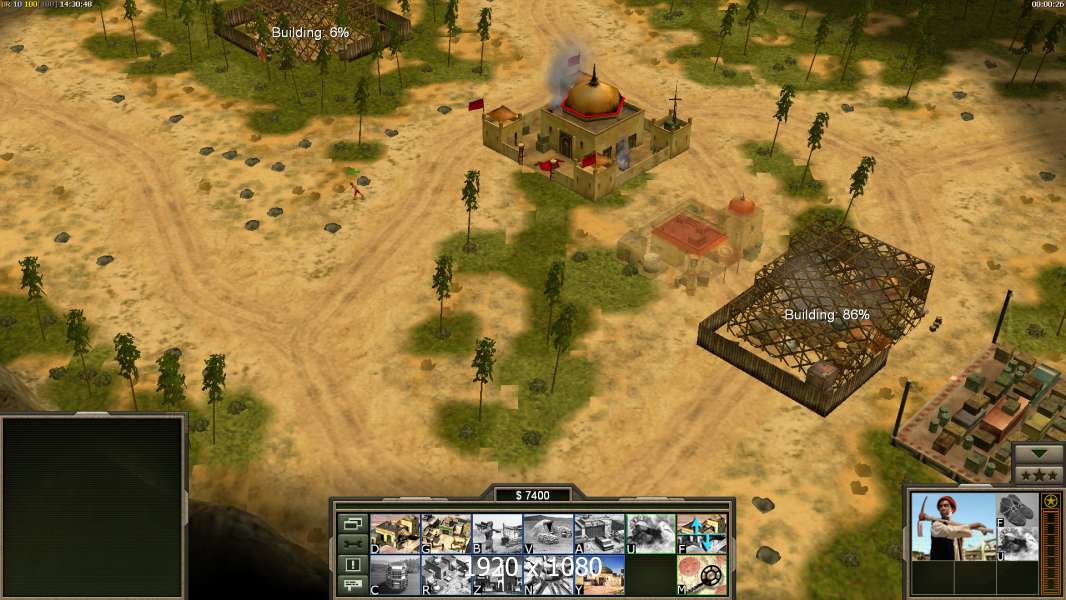Choose the build icon marked G
Viewport: 1066px width, 600px height.
point(446,534)
